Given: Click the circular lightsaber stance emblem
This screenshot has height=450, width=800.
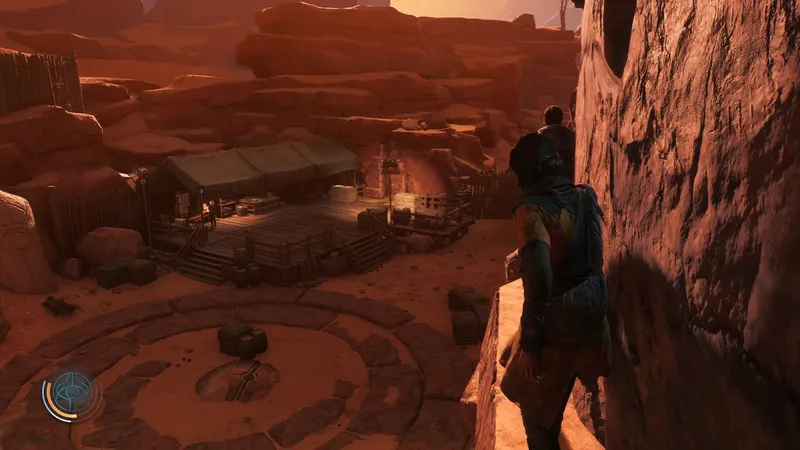Looking at the screenshot, I should 74,393.
